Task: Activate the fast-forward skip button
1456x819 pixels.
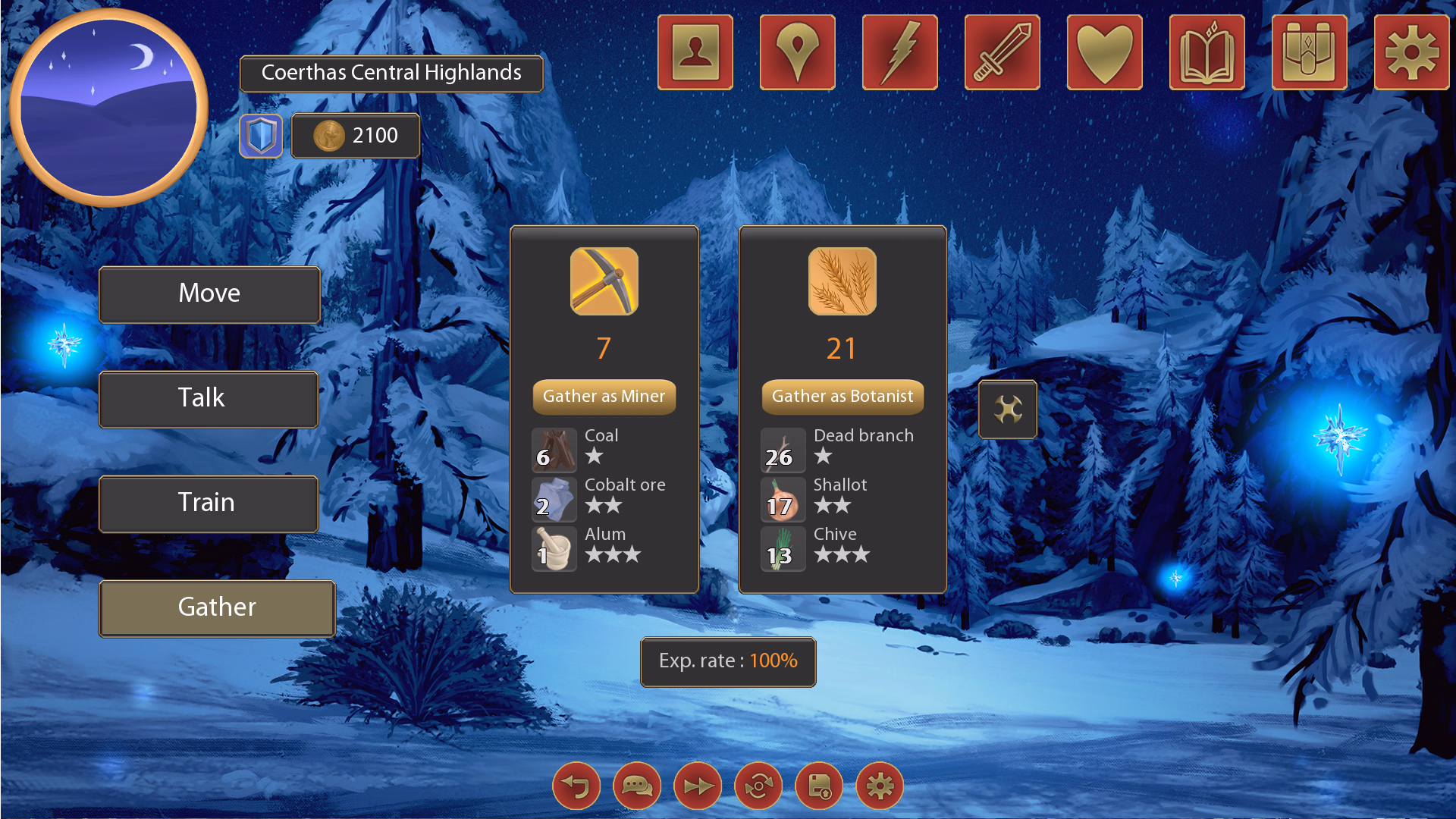Action: [x=698, y=786]
